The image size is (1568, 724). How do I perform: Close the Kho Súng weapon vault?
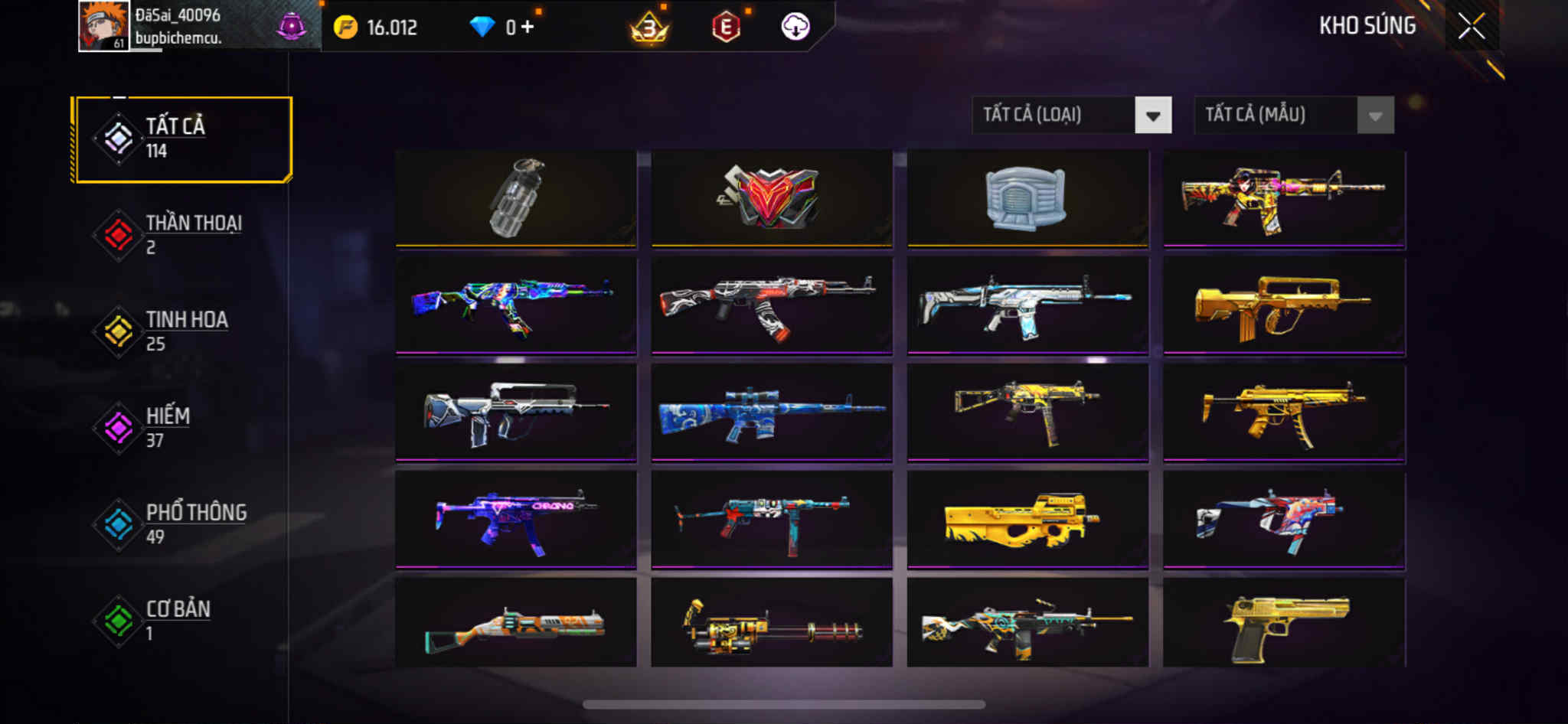(x=1471, y=27)
